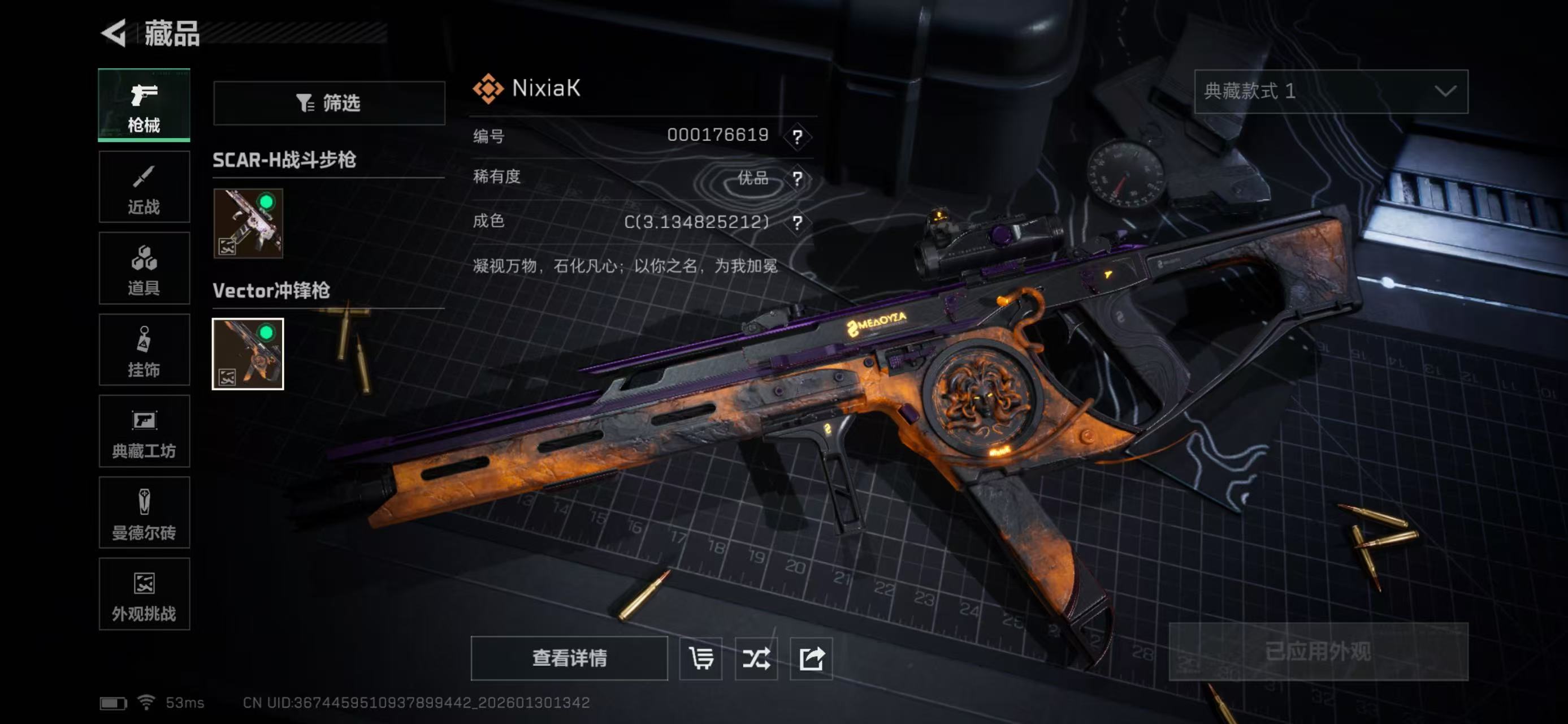Viewport: 1568px width, 724px height.
Task: Open the 近战 melee category
Action: coord(144,187)
